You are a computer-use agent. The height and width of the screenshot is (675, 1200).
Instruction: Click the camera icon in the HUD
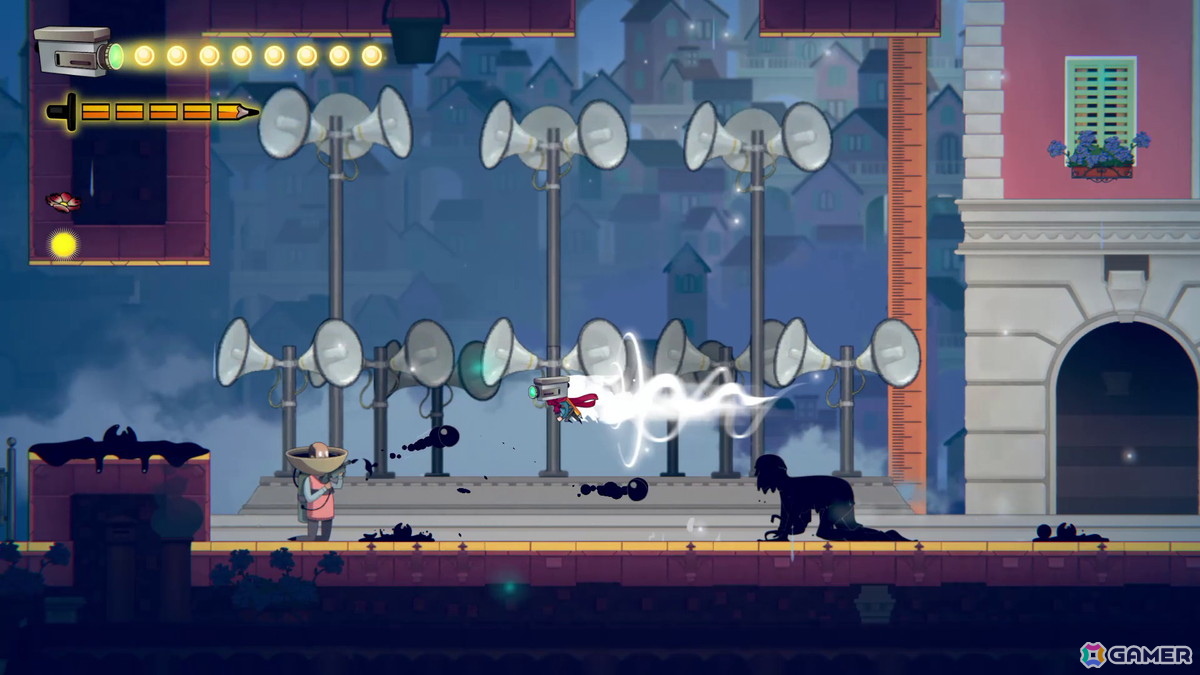(x=74, y=50)
